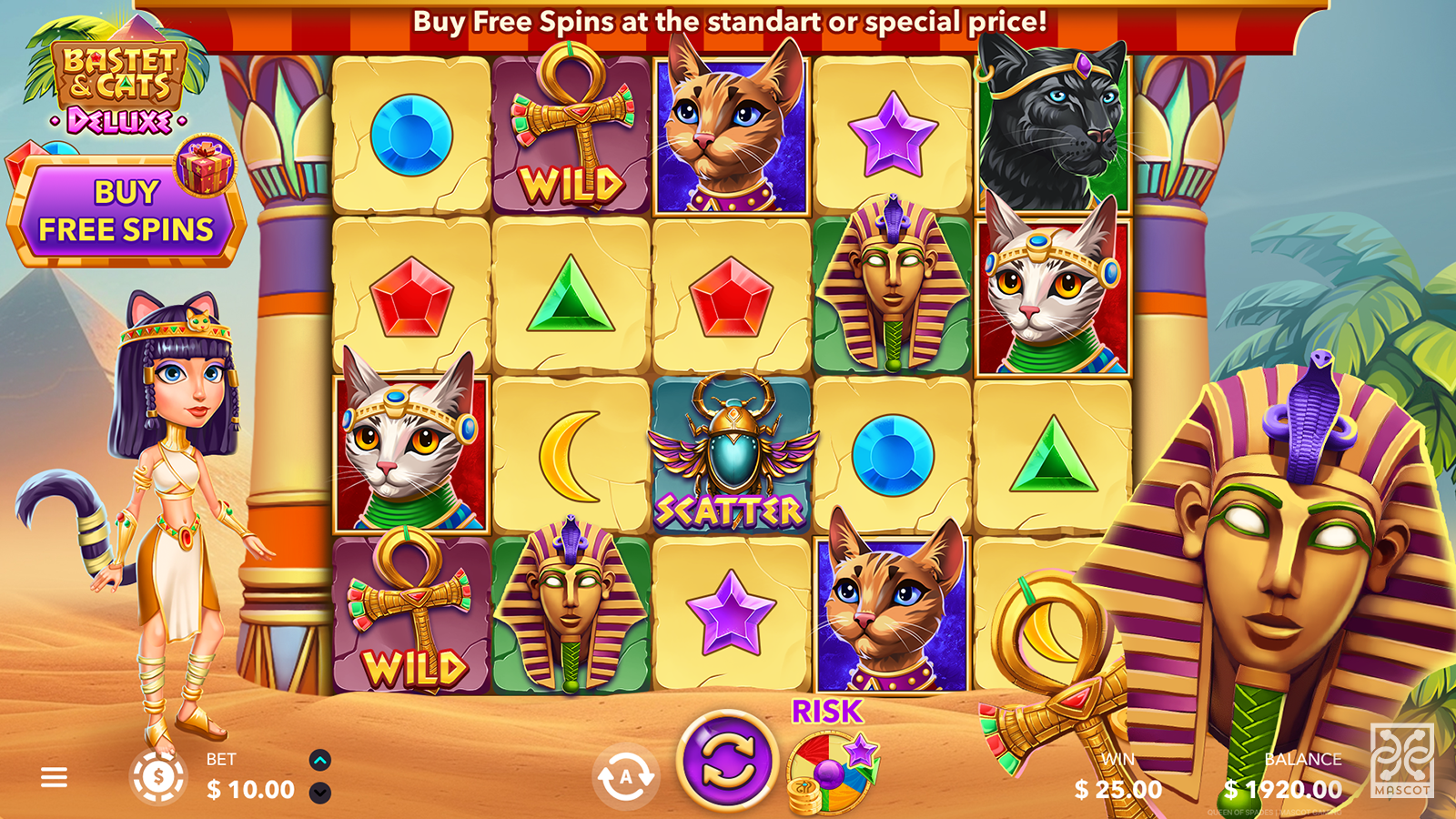
Task: Open the Buy Free Spins offer
Action: [126, 213]
